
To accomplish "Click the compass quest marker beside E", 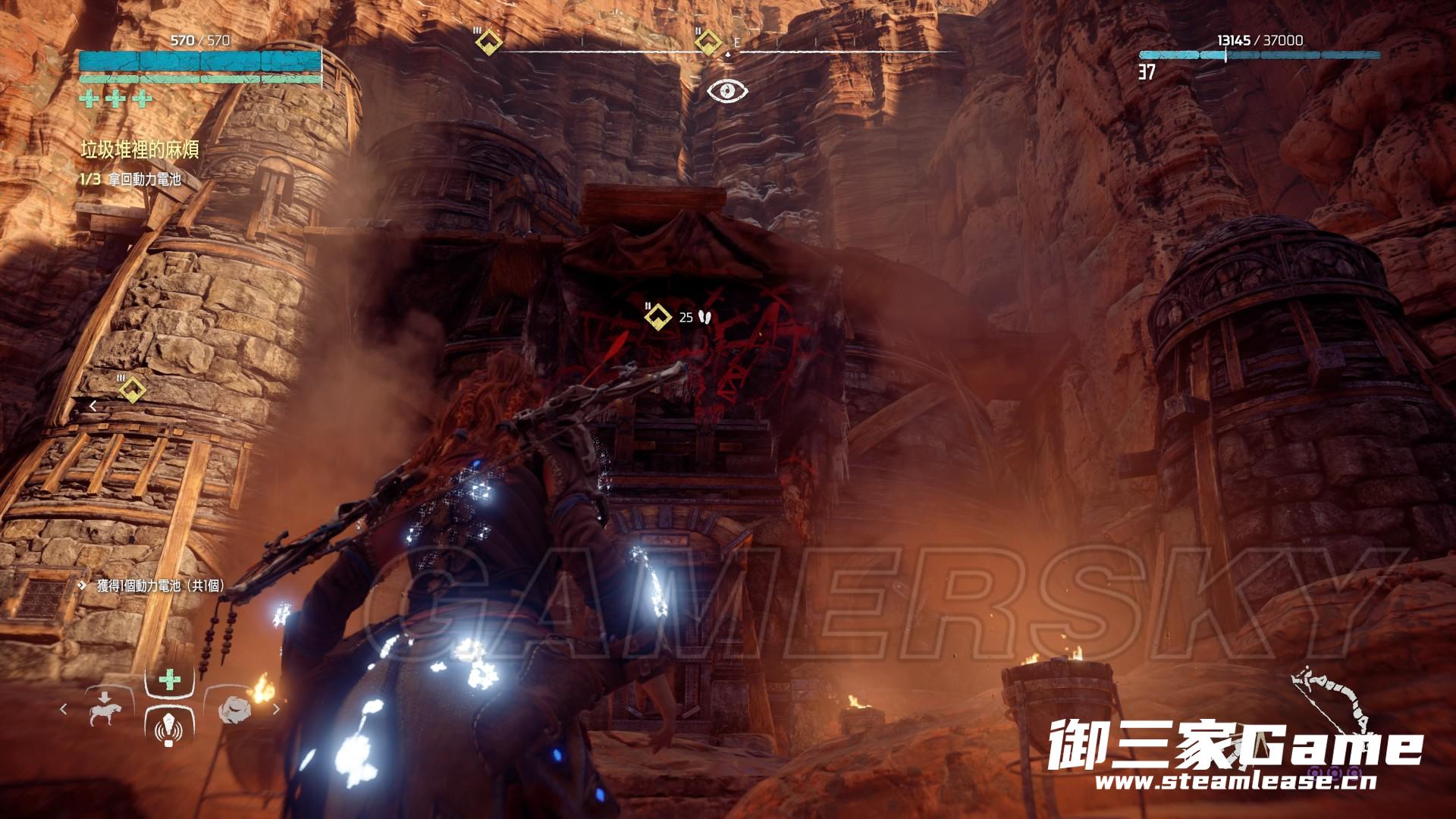I will 708,42.
